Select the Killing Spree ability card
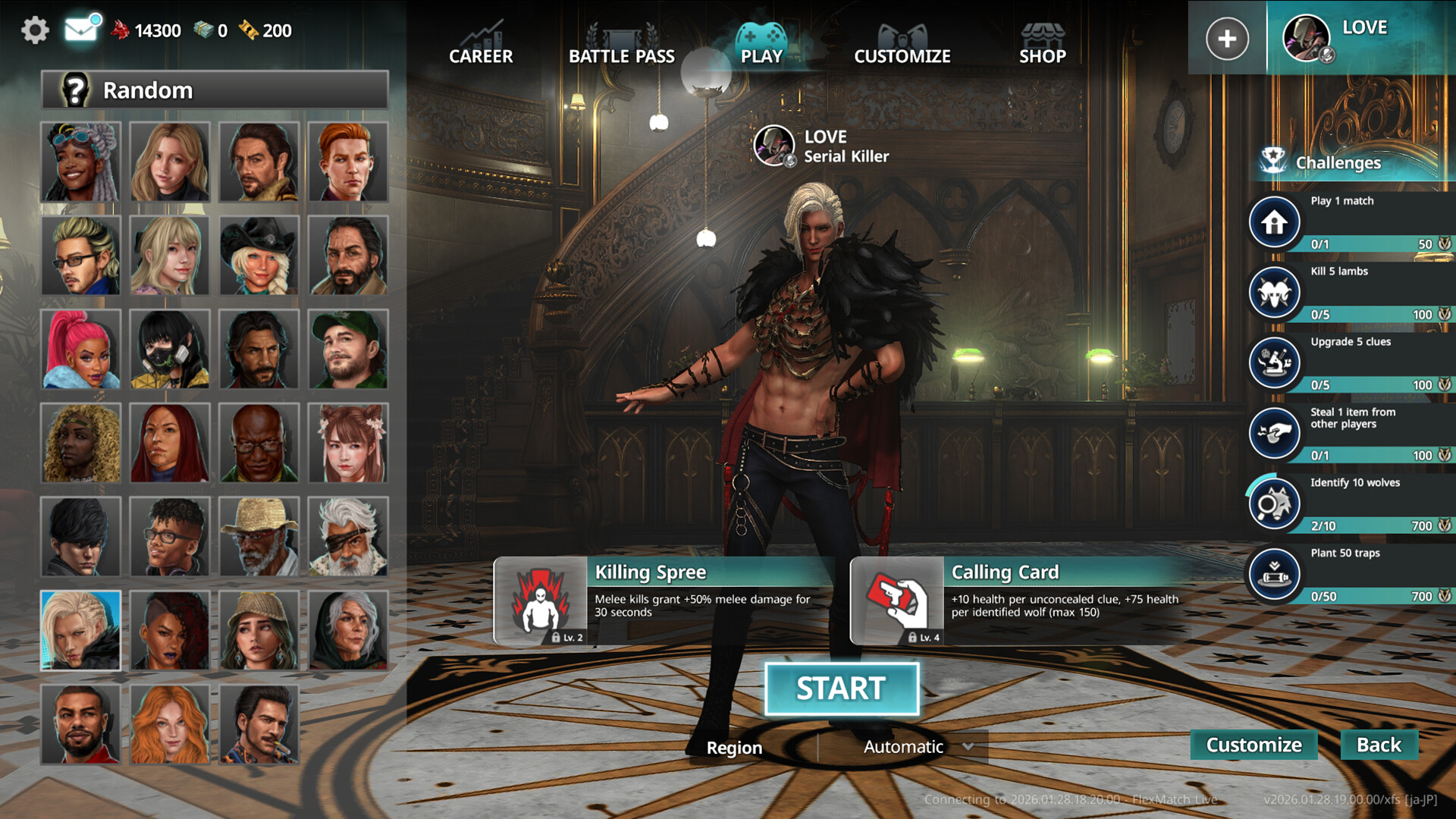This screenshot has height=819, width=1456. [x=664, y=601]
